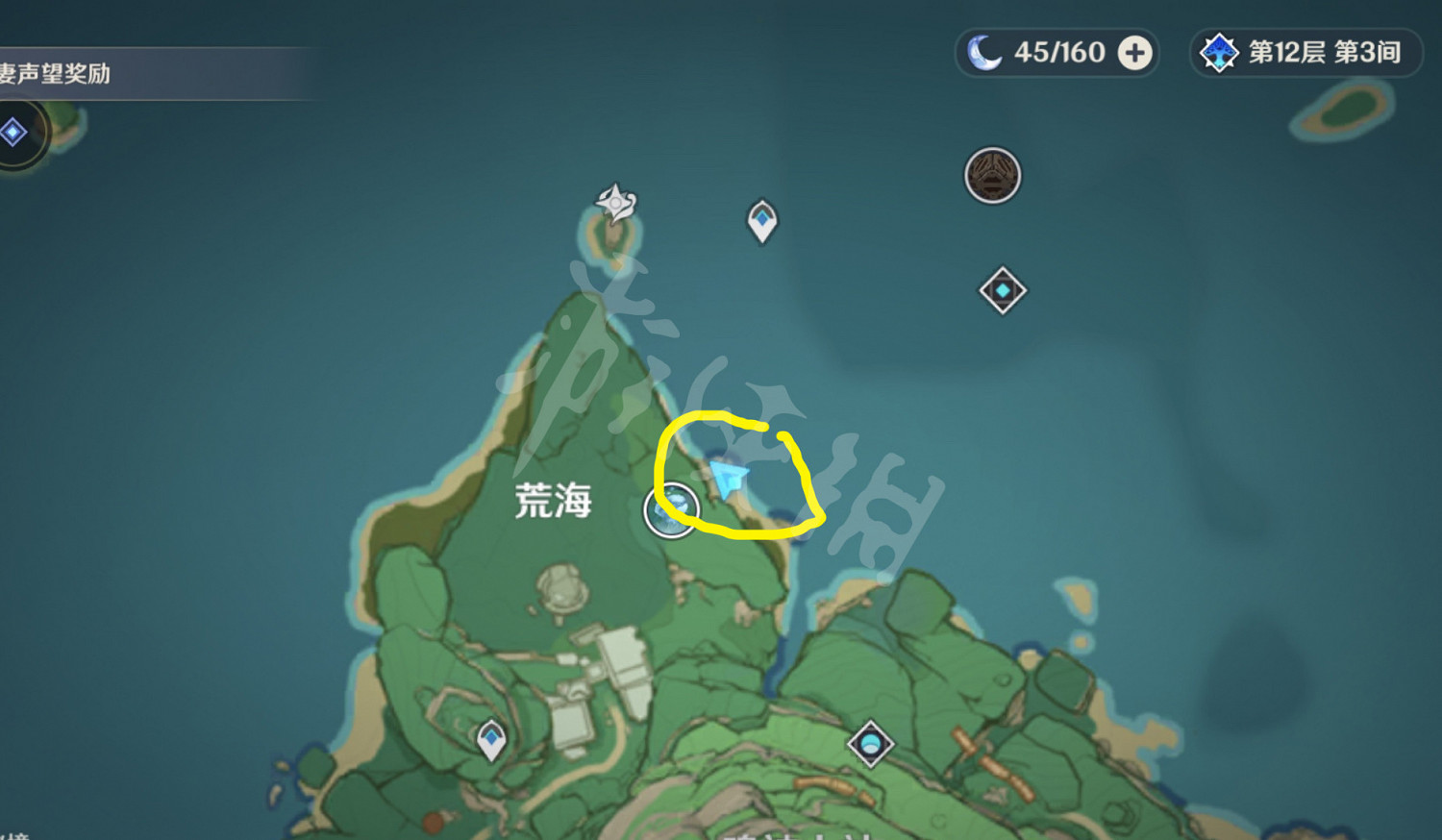Click the Spiral Abyss emblem badge
1442x840 pixels.
(x=1218, y=53)
